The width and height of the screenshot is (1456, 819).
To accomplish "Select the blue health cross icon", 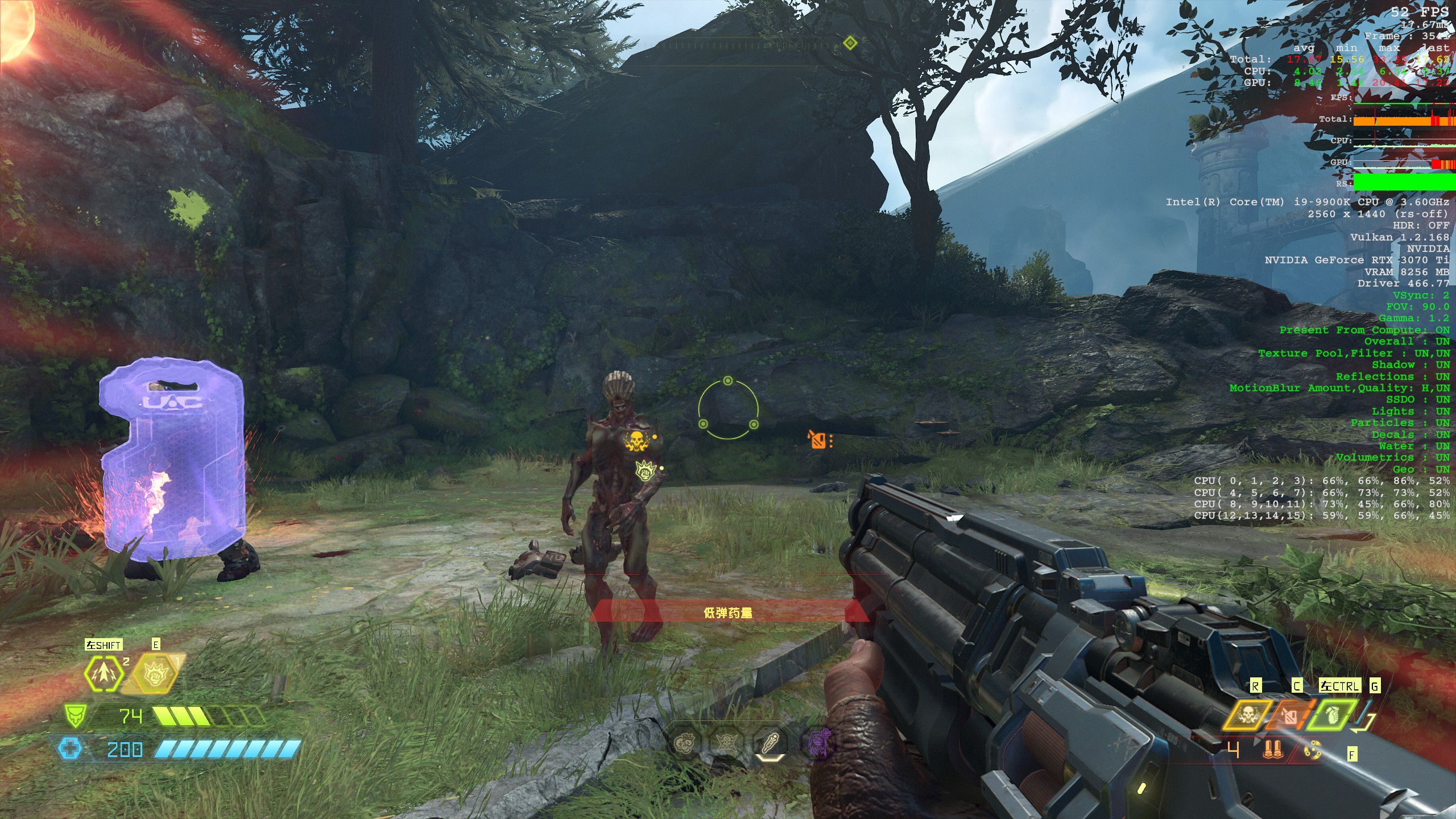I will pyautogui.click(x=71, y=749).
